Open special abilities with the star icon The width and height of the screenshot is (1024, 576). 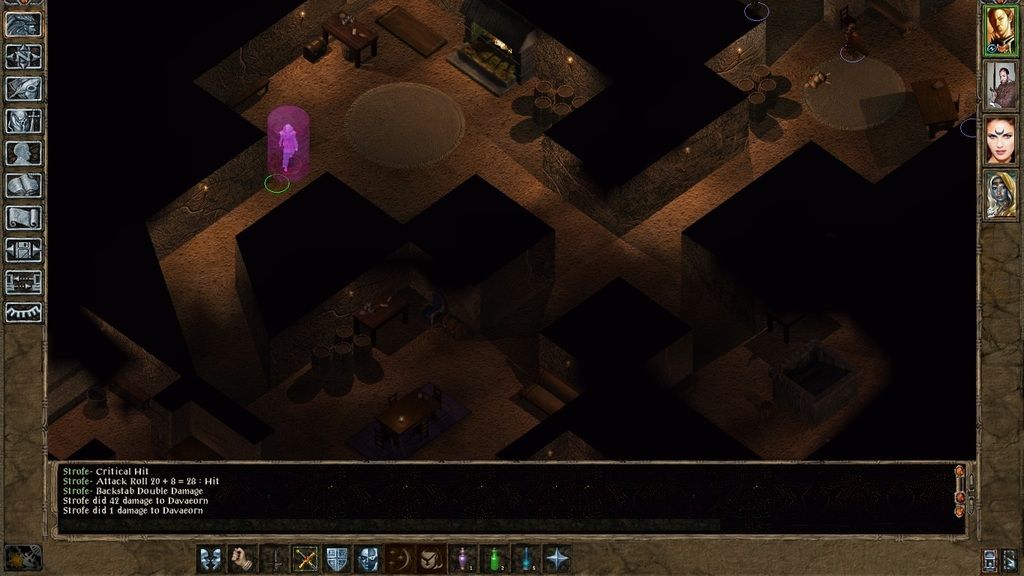557,559
